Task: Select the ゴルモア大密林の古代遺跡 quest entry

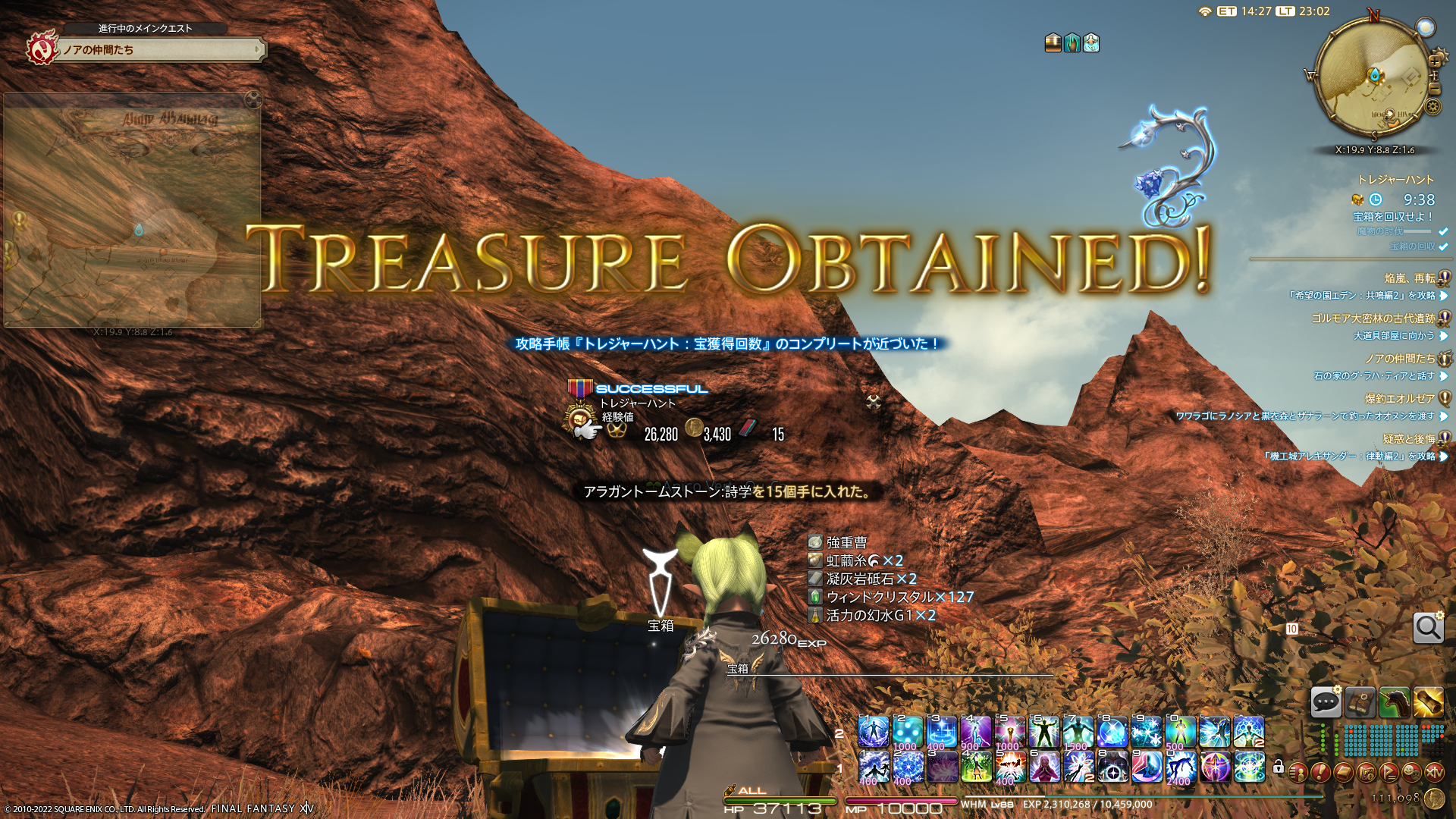Action: tap(1373, 318)
